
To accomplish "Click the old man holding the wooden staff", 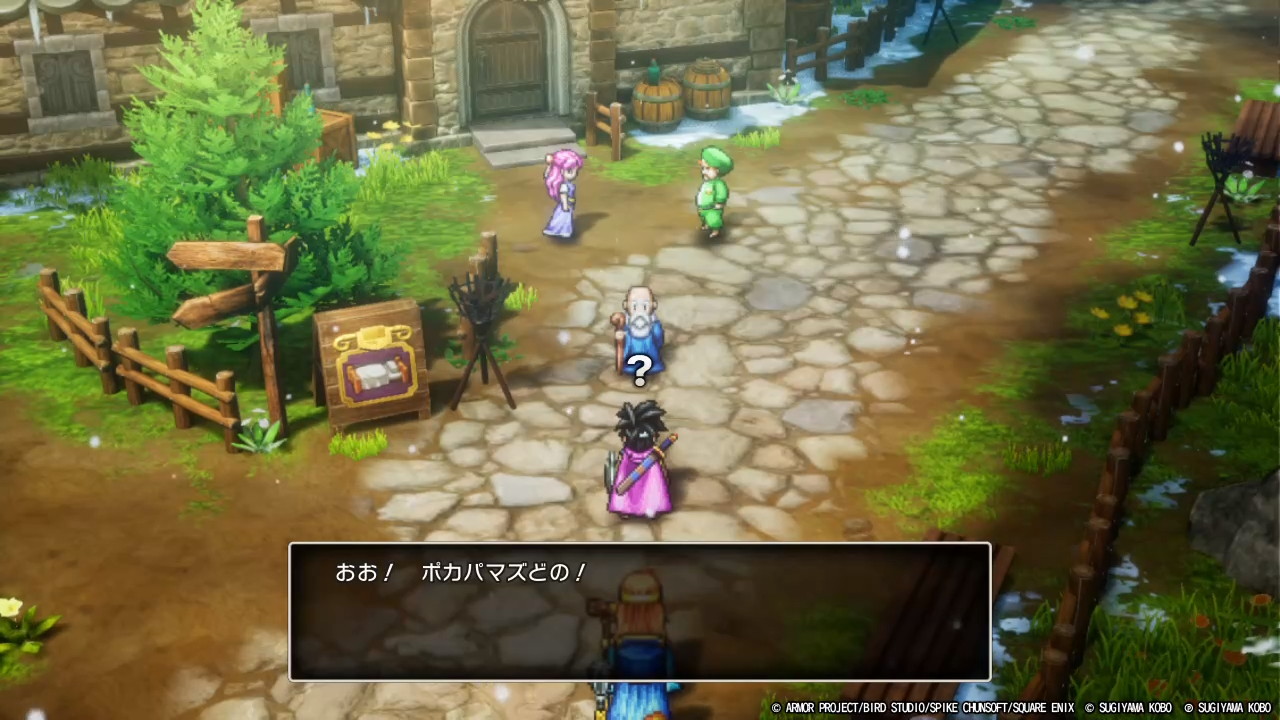I will (640, 320).
